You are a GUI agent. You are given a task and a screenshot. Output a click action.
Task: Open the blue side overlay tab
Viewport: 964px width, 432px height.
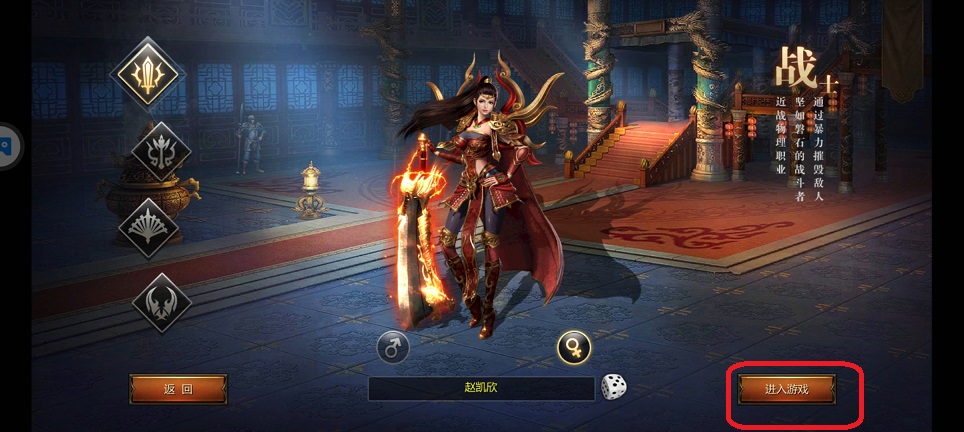pos(5,147)
